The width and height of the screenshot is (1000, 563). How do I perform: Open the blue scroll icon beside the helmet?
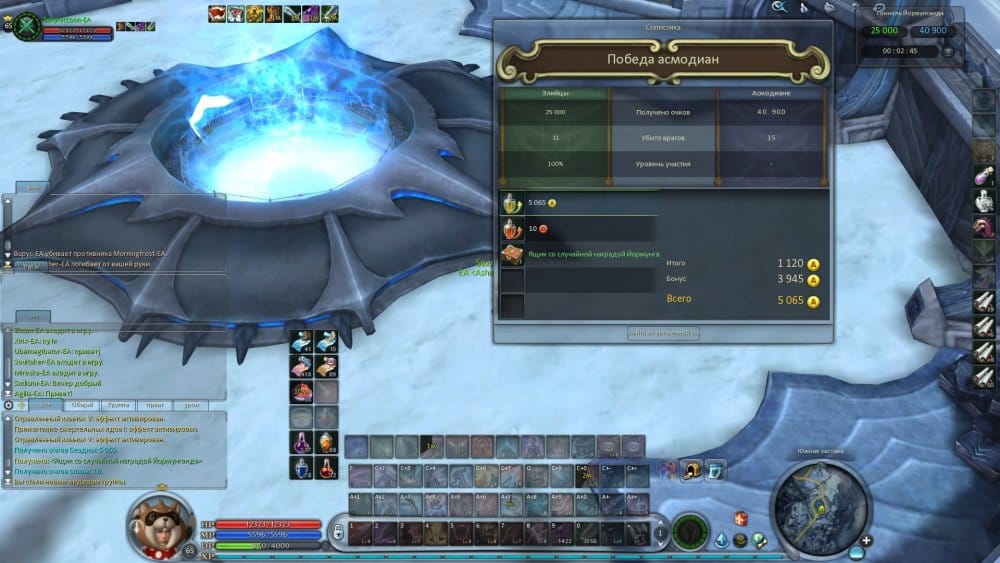(x=715, y=468)
